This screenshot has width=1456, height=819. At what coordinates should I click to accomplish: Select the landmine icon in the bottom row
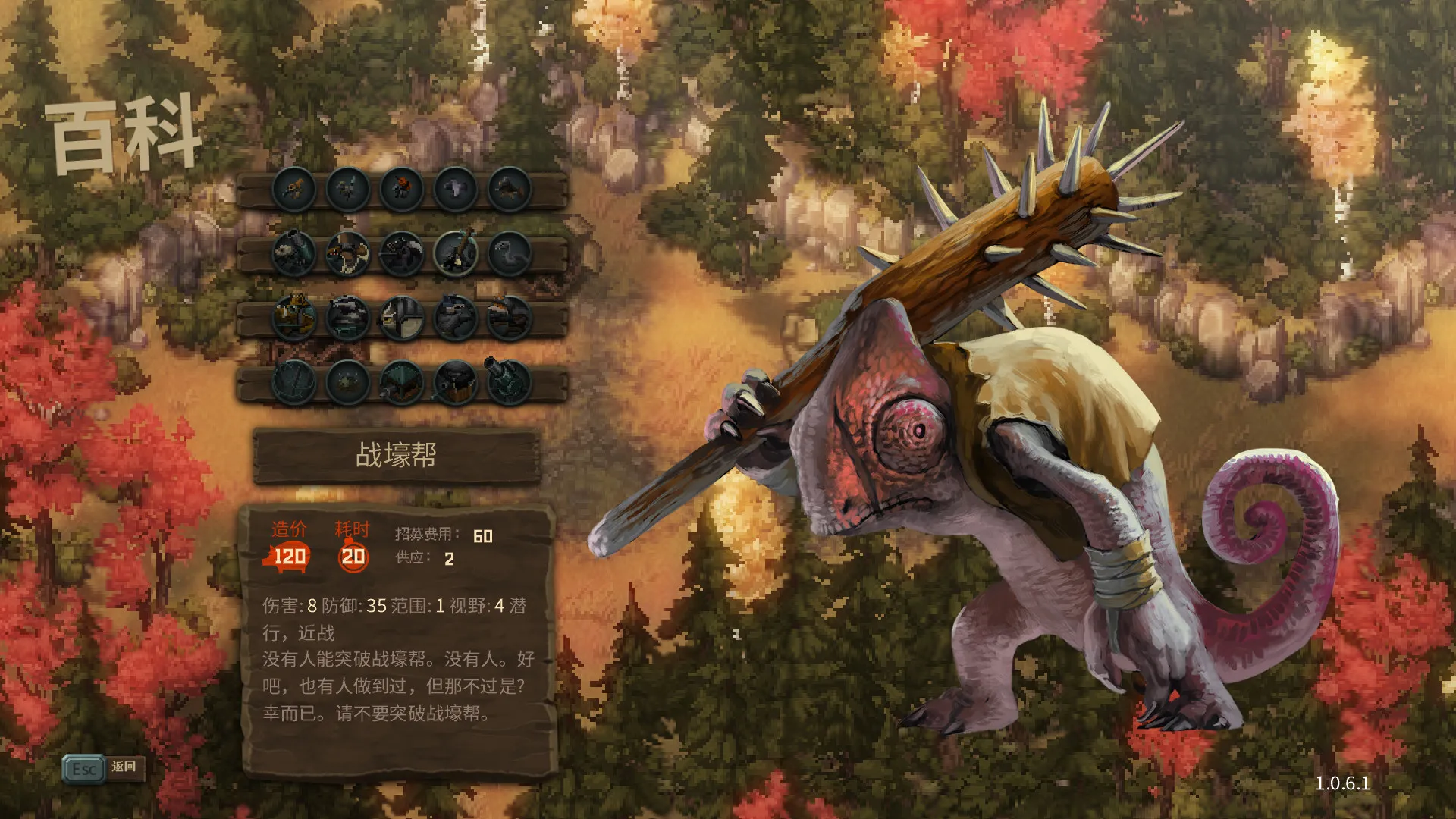pos(347,383)
